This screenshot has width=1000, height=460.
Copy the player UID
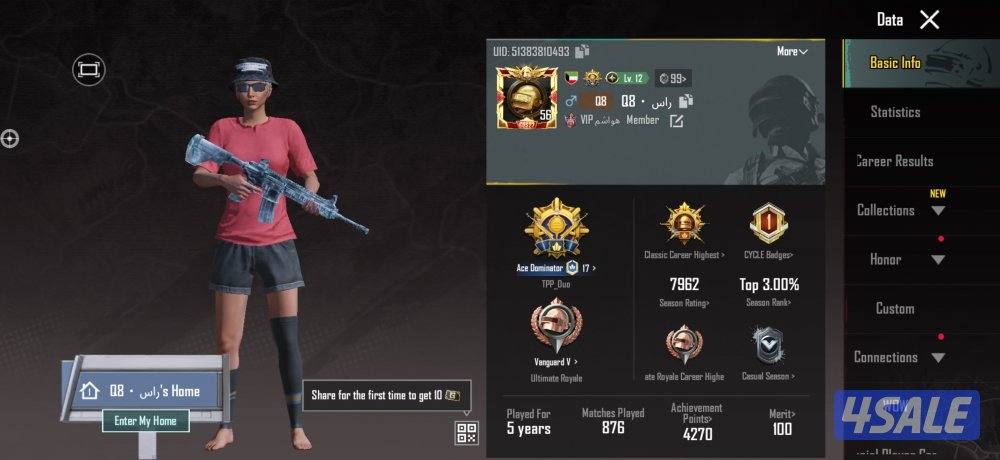[583, 51]
